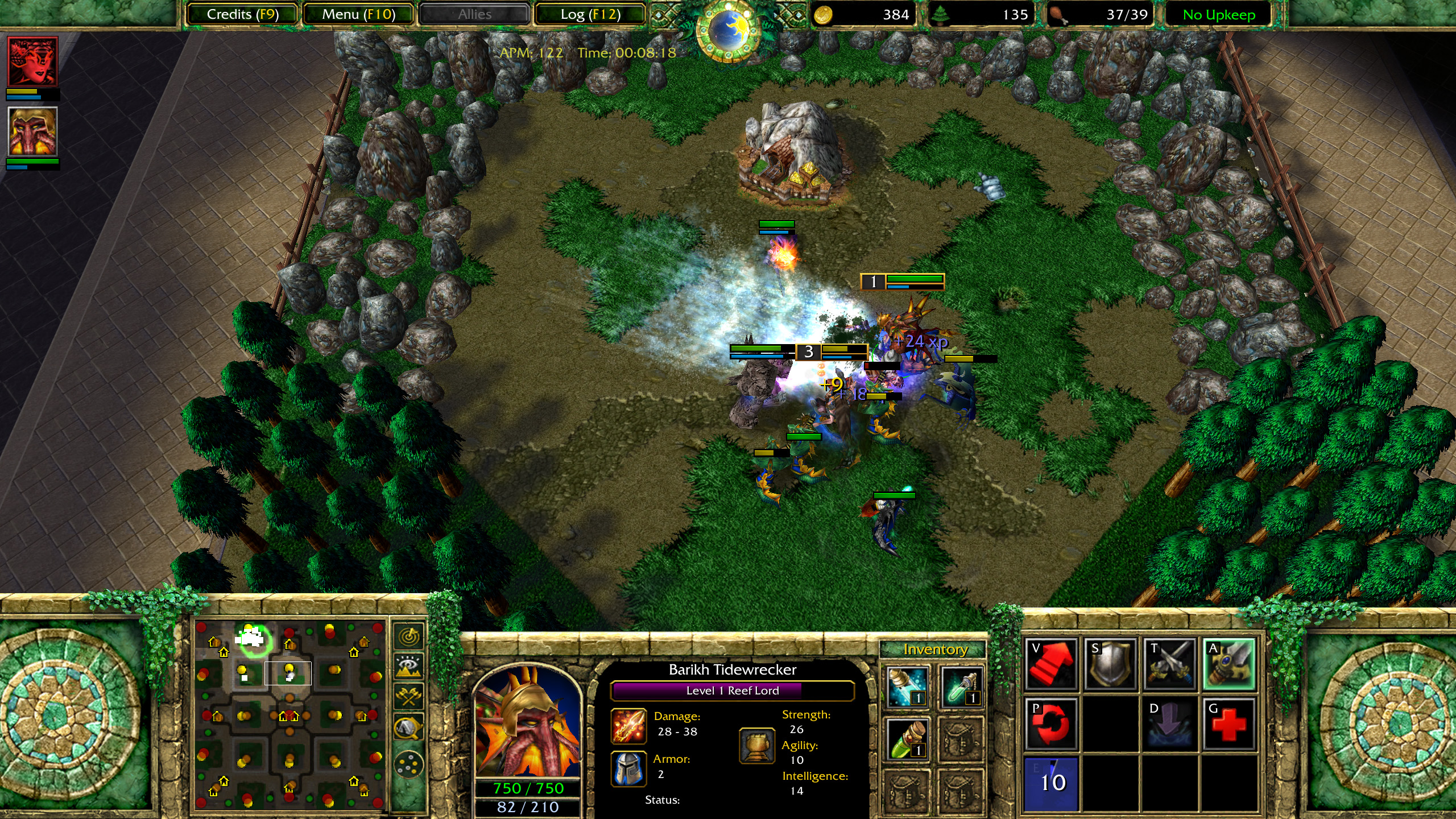Open the Menu with F10 label

pyautogui.click(x=358, y=14)
